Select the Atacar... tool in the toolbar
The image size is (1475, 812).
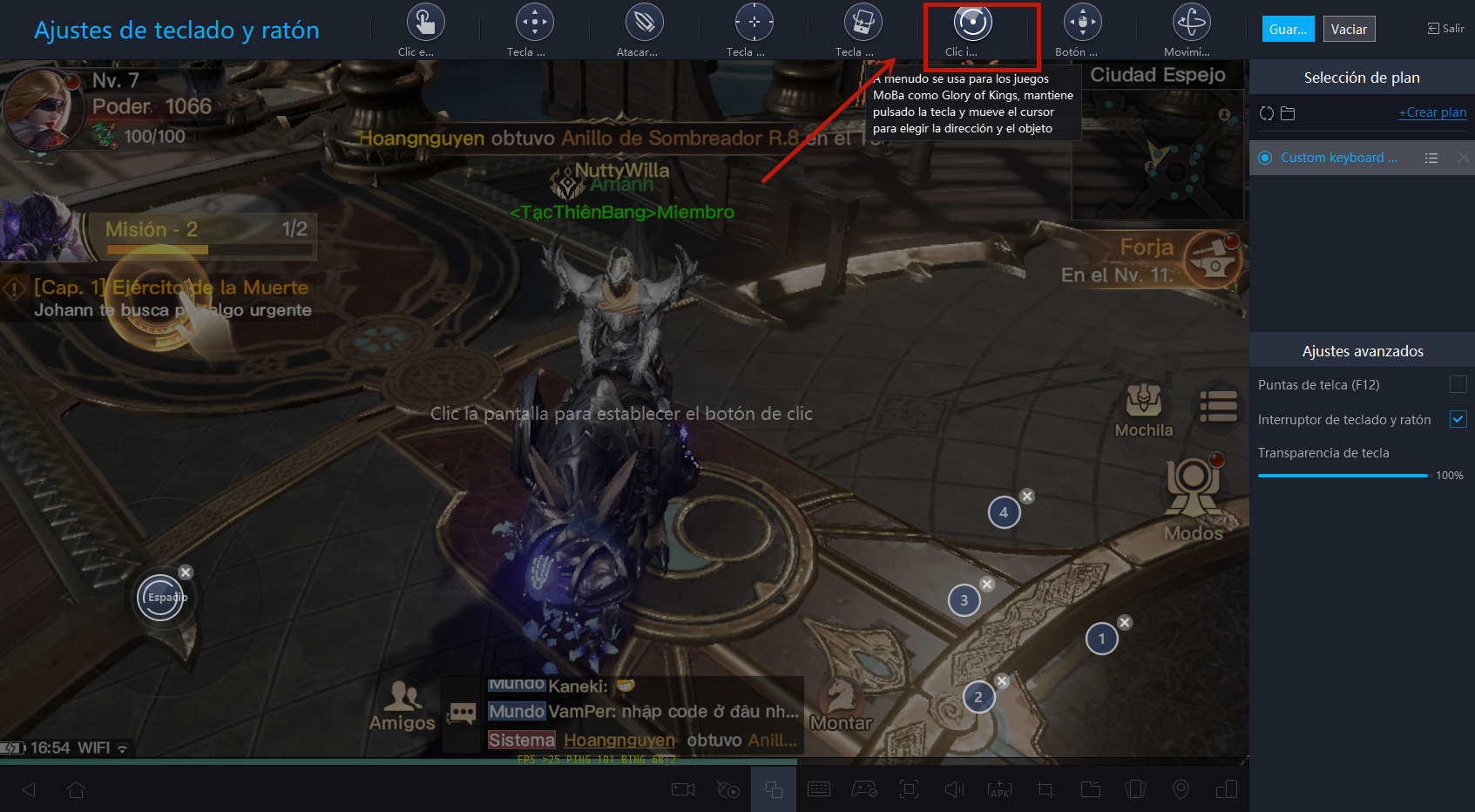click(x=644, y=29)
